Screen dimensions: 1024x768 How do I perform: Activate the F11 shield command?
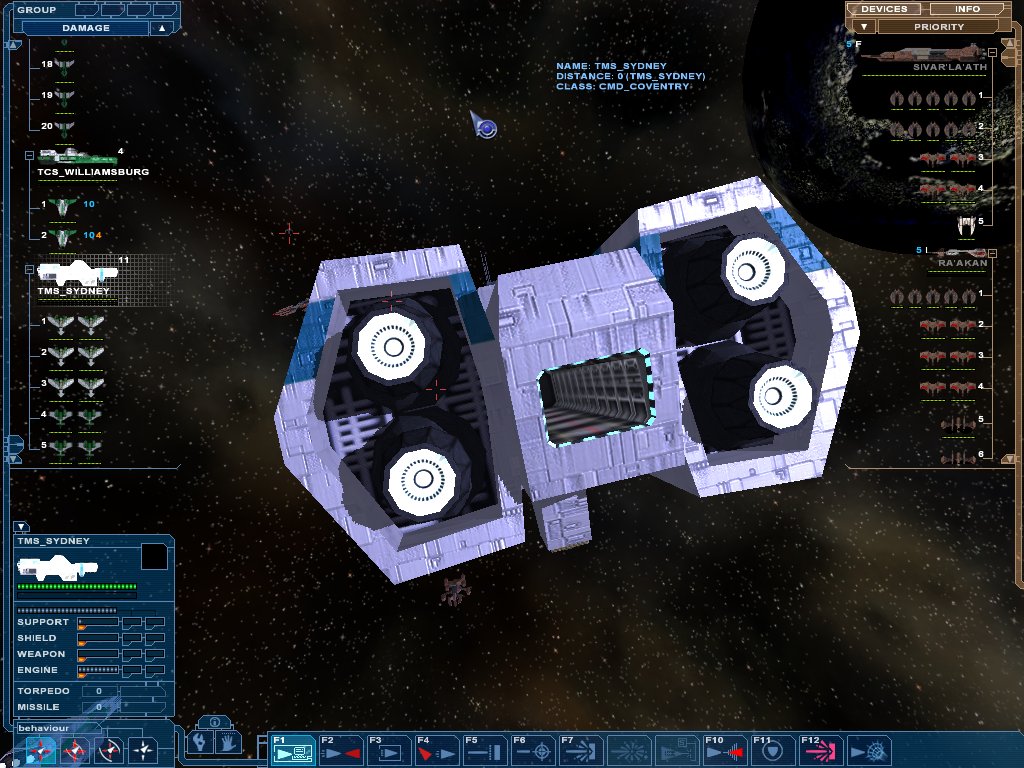point(771,749)
